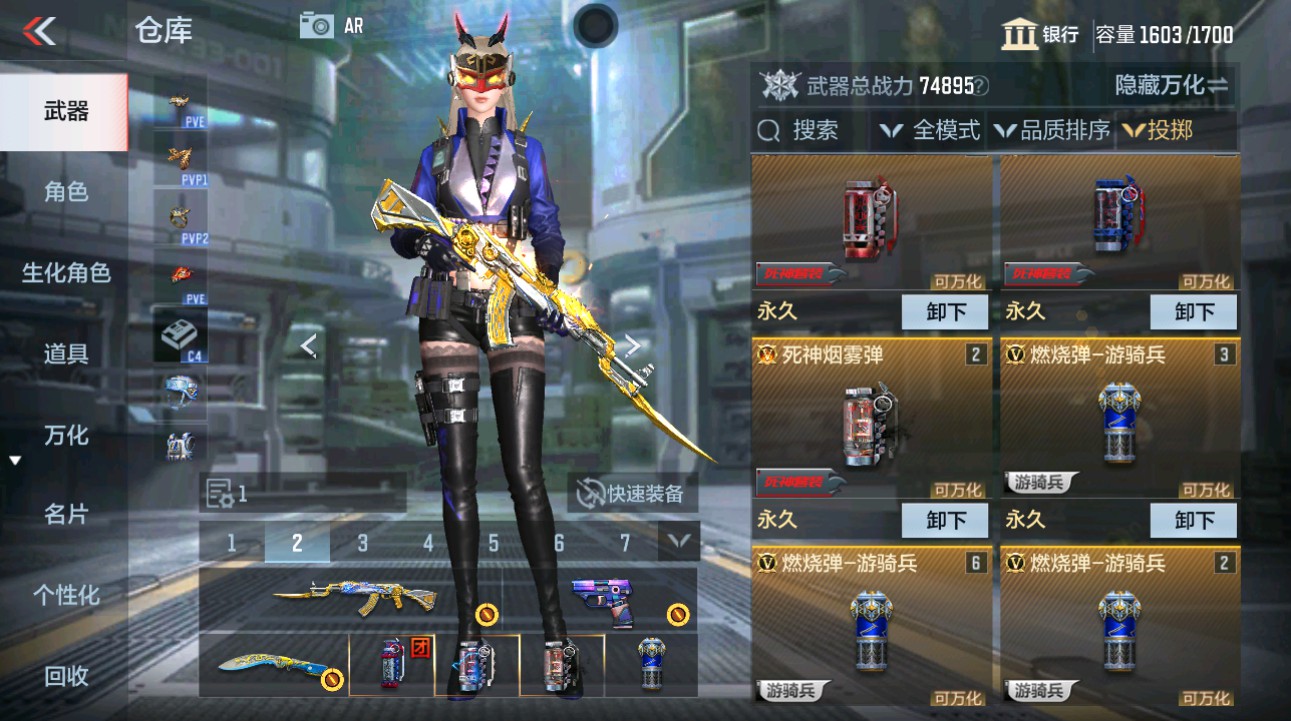Unequip 死神烟雾弹 using its 卸下 button
The height and width of the screenshot is (721, 1291).
944,520
